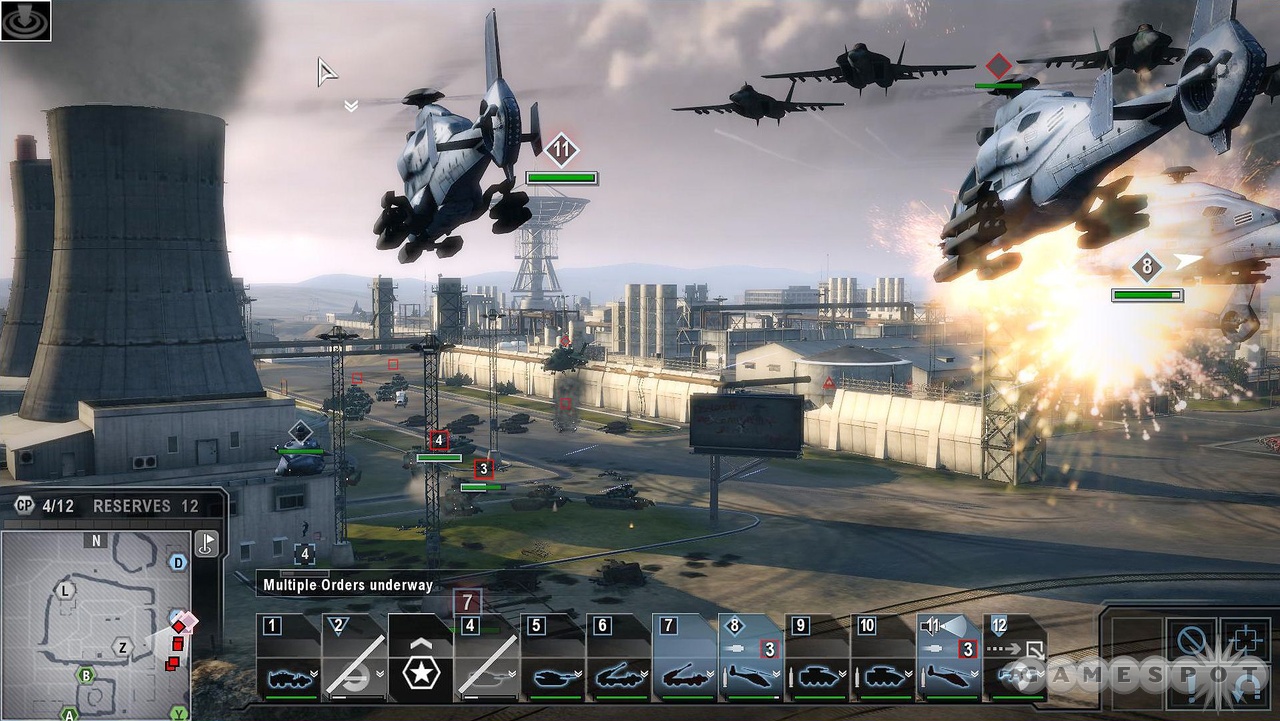The height and width of the screenshot is (721, 1280).
Task: Activate the cancel order command icon
Action: tap(1190, 640)
